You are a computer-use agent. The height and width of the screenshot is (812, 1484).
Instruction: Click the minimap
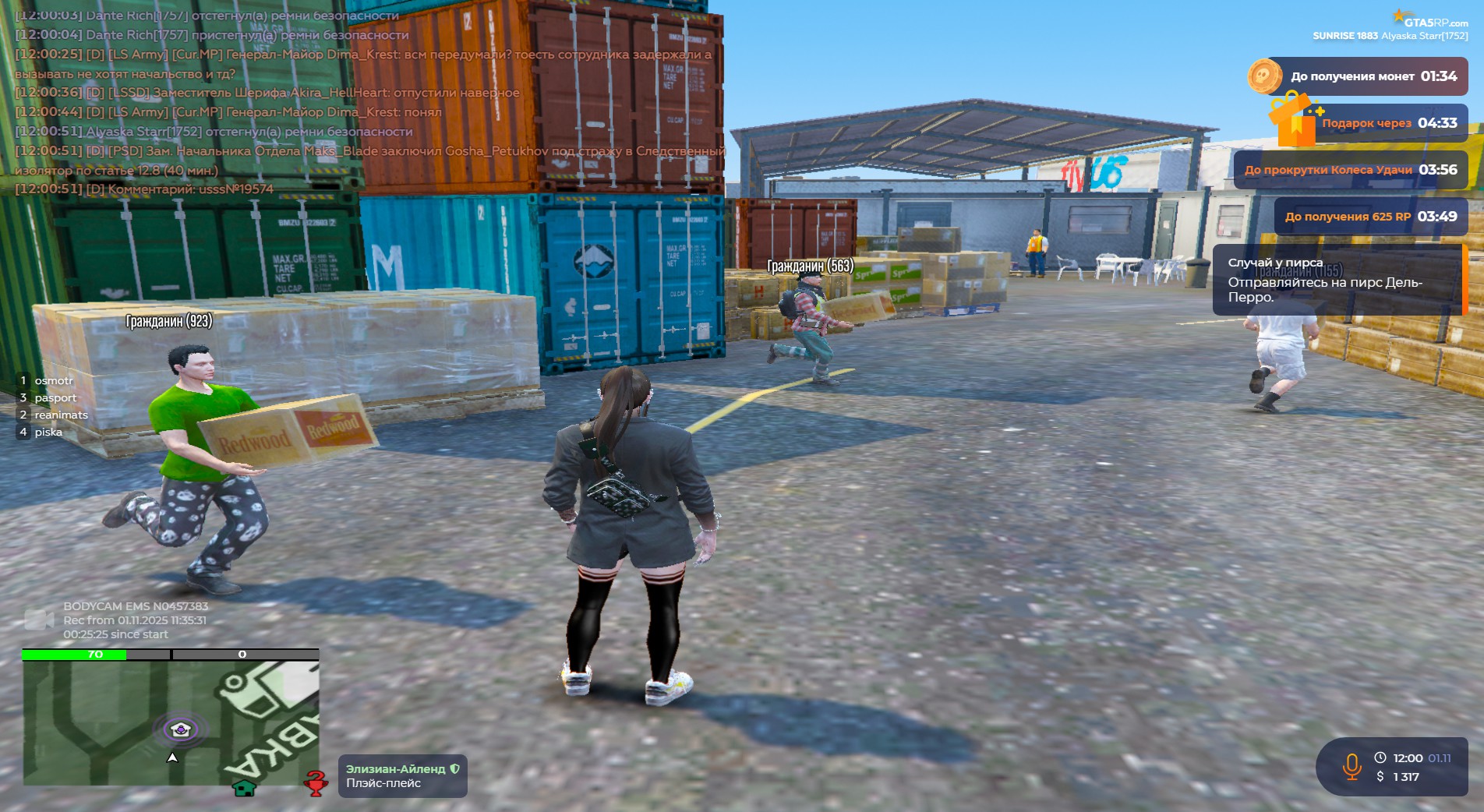(x=171, y=722)
